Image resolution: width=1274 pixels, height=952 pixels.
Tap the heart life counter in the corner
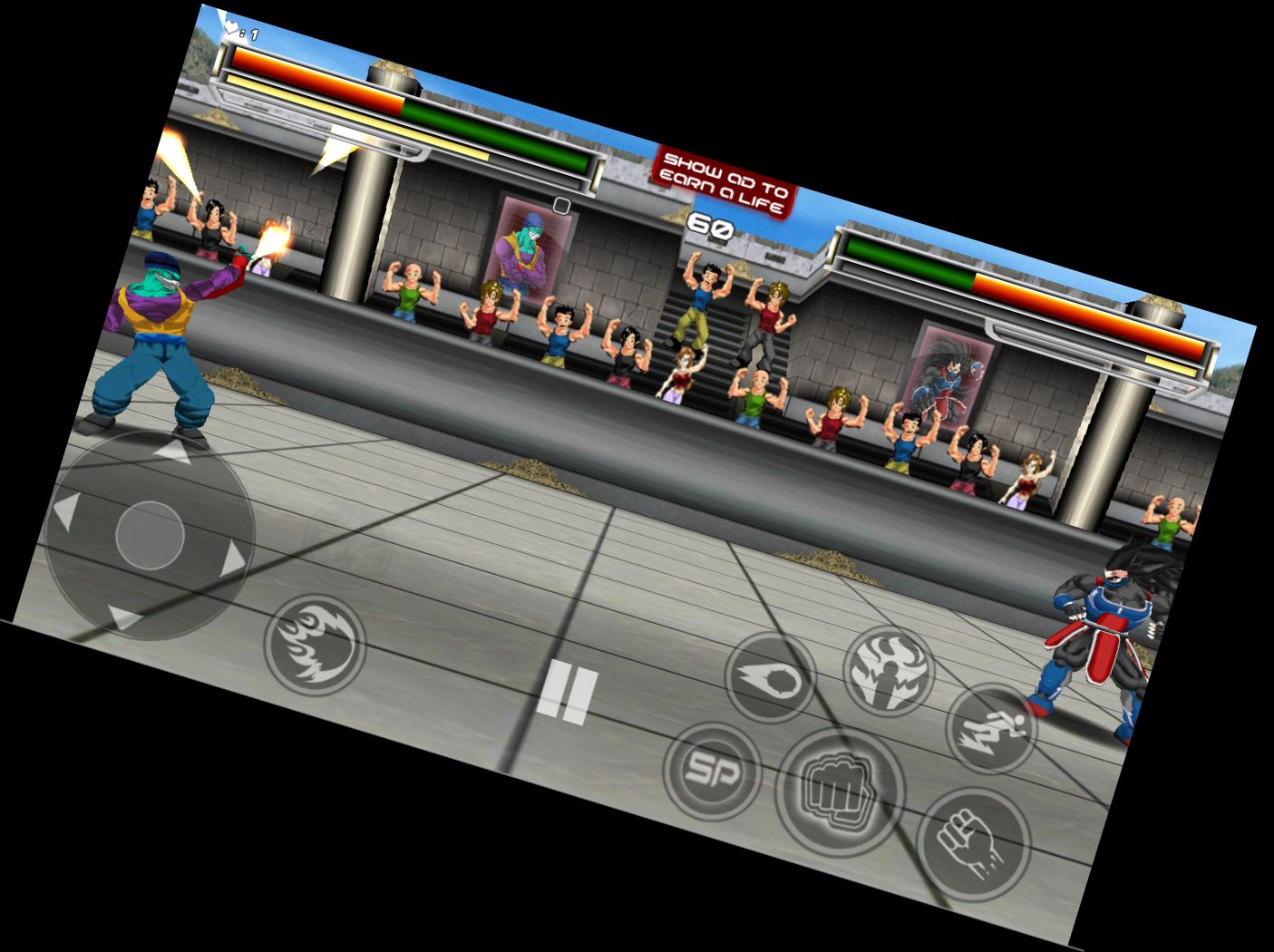pyautogui.click(x=236, y=27)
